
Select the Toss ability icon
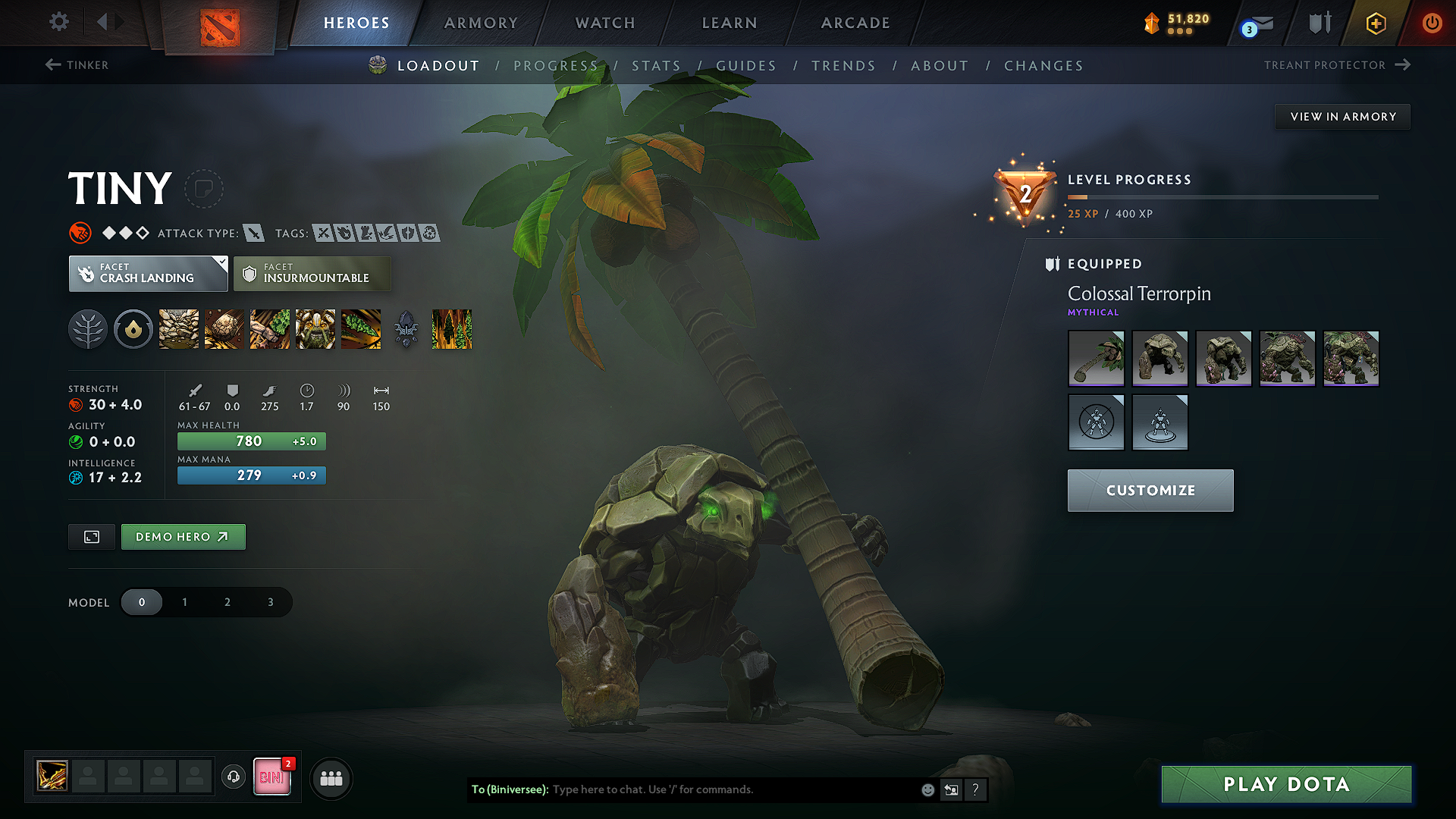(x=224, y=329)
